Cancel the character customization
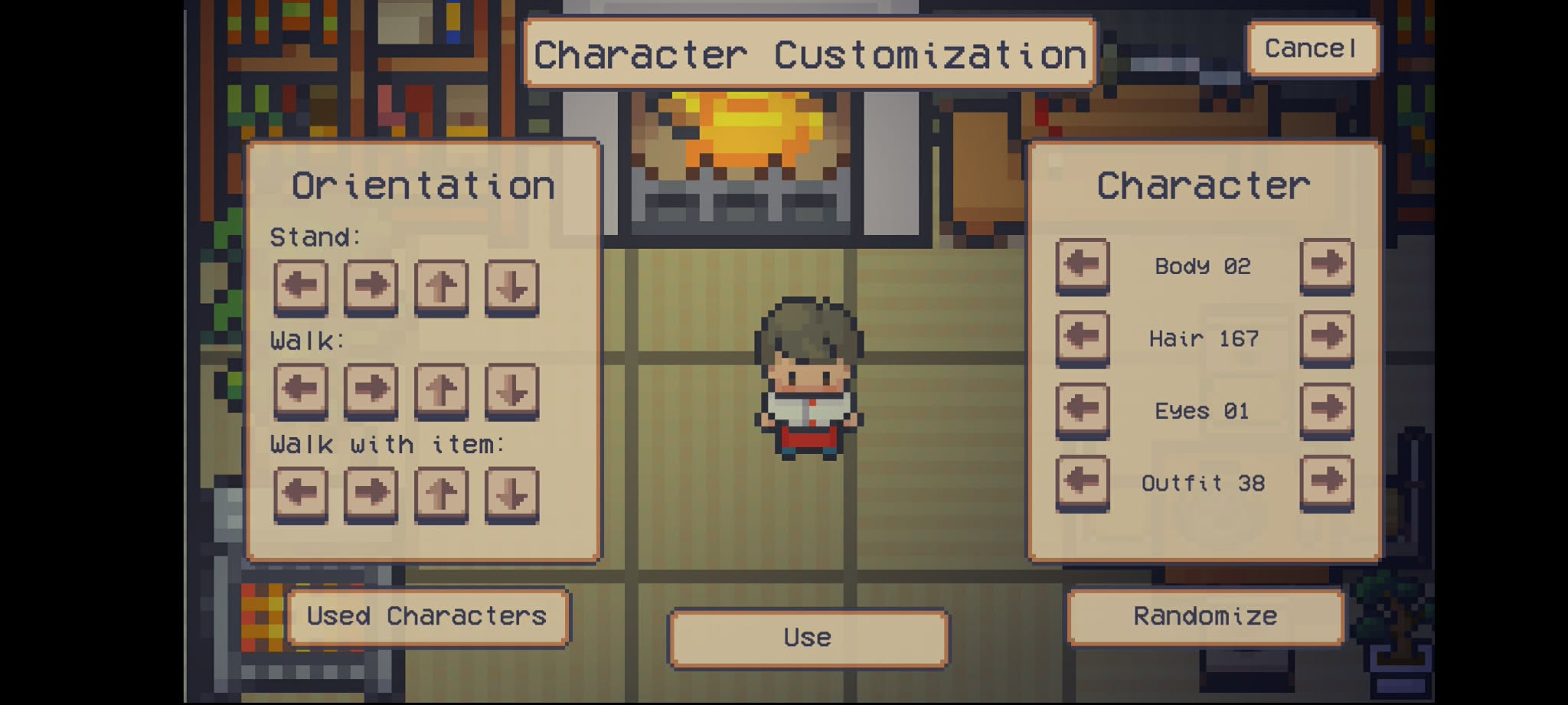 pos(1311,47)
